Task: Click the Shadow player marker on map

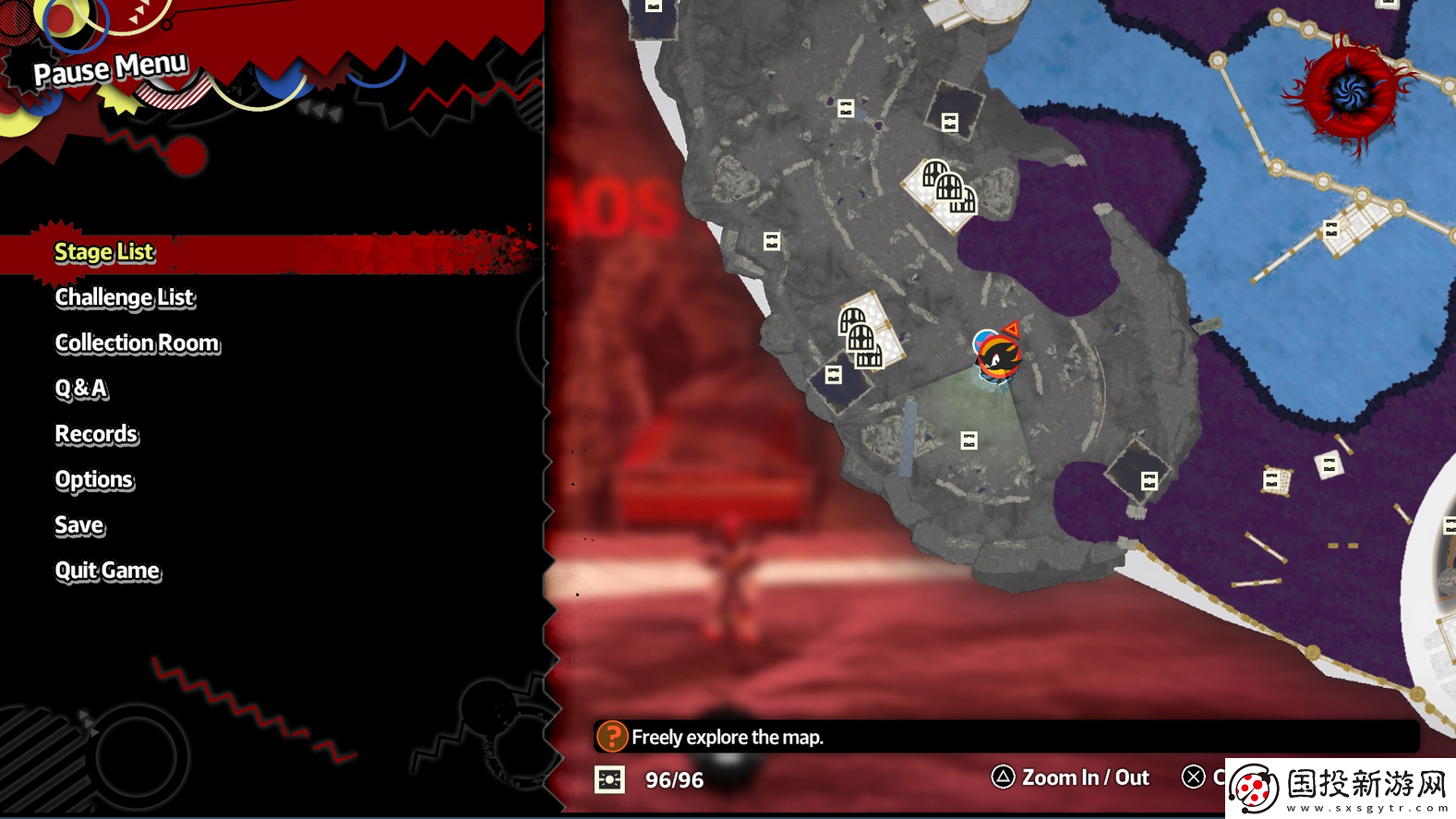Action: 997,355
